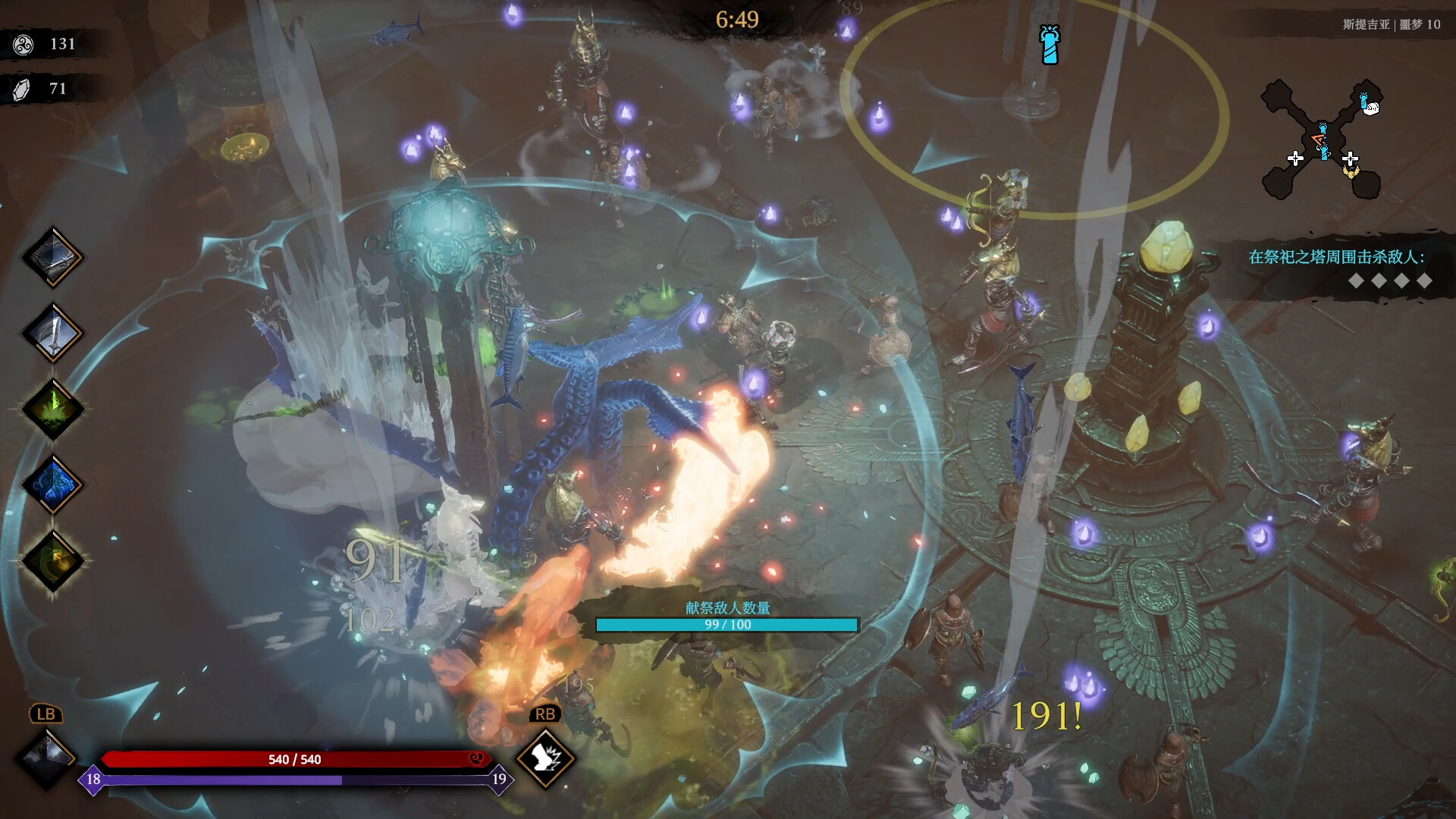1456x819 pixels.
Task: Activate the curved greatsword skill icon
Action: click(52, 333)
